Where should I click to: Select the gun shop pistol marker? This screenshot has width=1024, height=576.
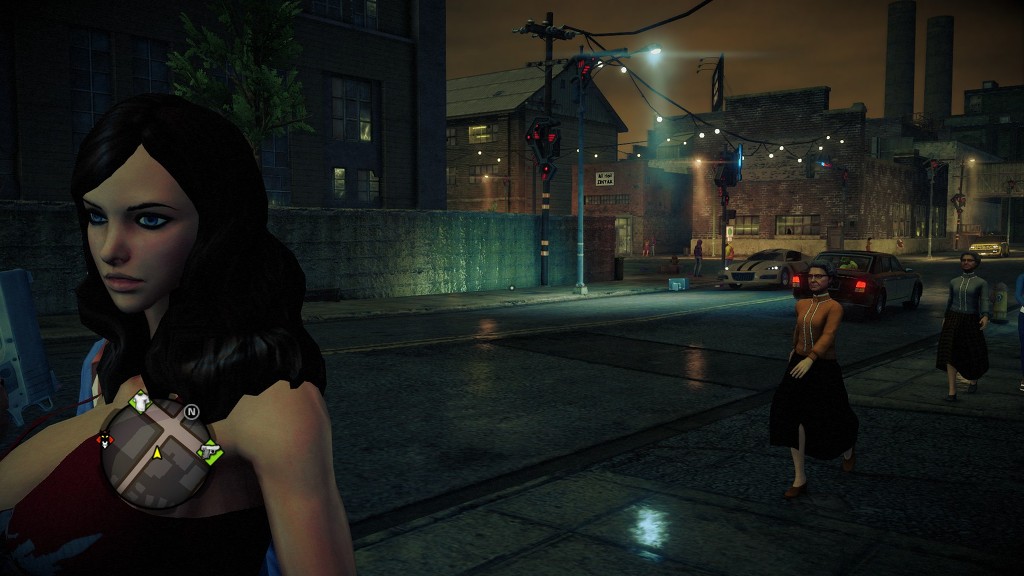pyautogui.click(x=209, y=451)
